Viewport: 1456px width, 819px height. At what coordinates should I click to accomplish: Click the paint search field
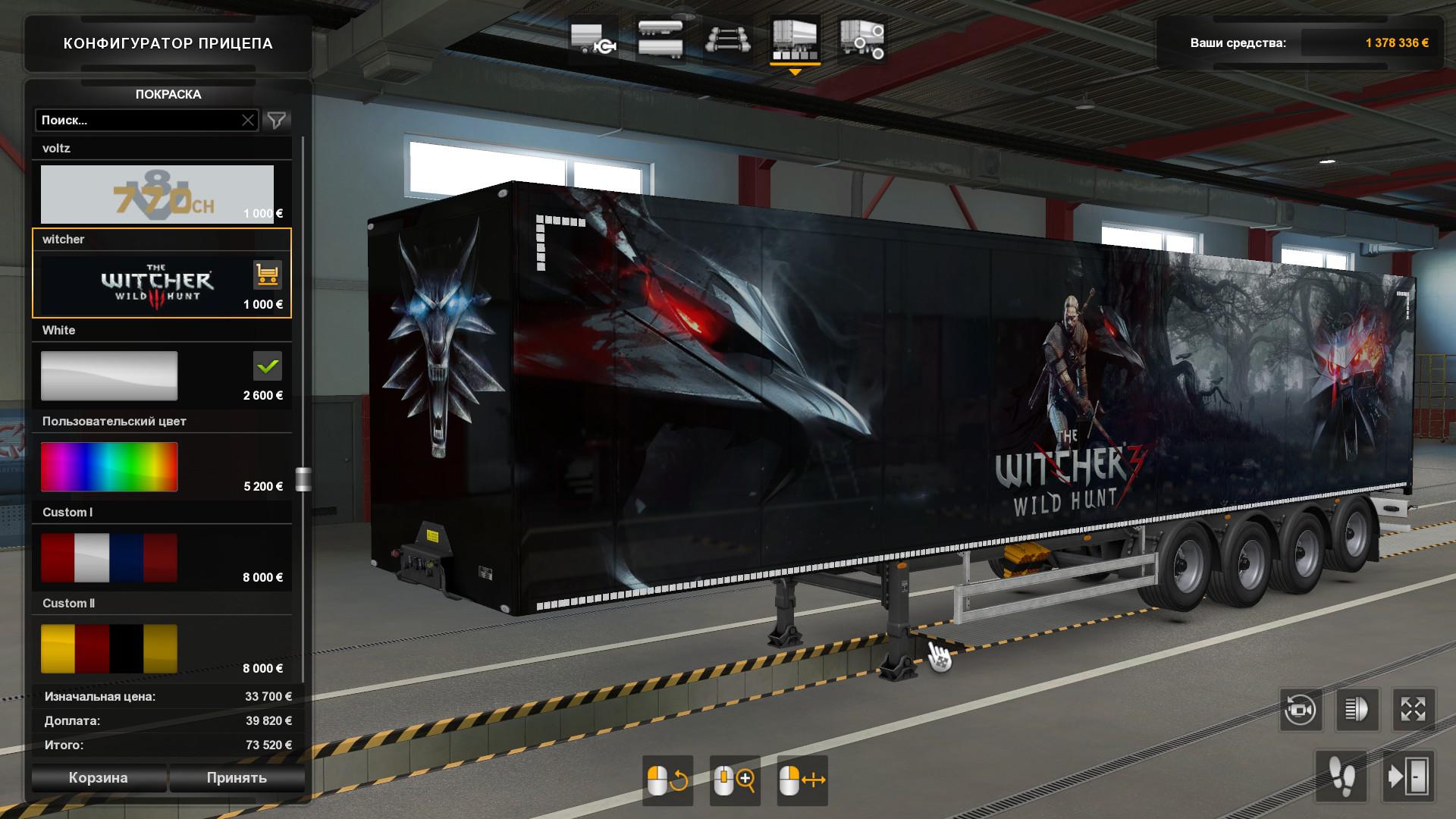tap(138, 121)
